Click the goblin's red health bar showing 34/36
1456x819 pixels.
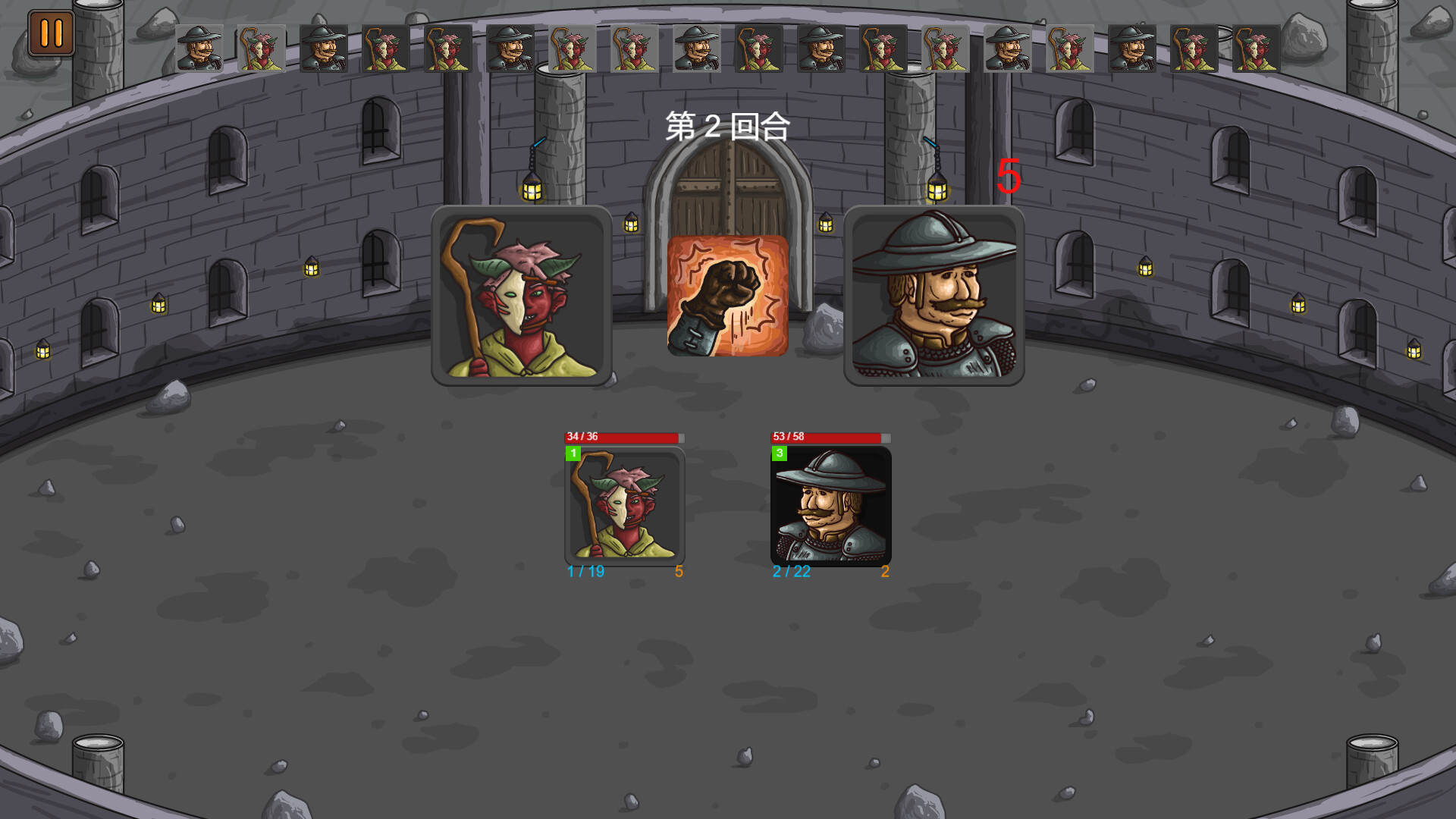coord(622,438)
